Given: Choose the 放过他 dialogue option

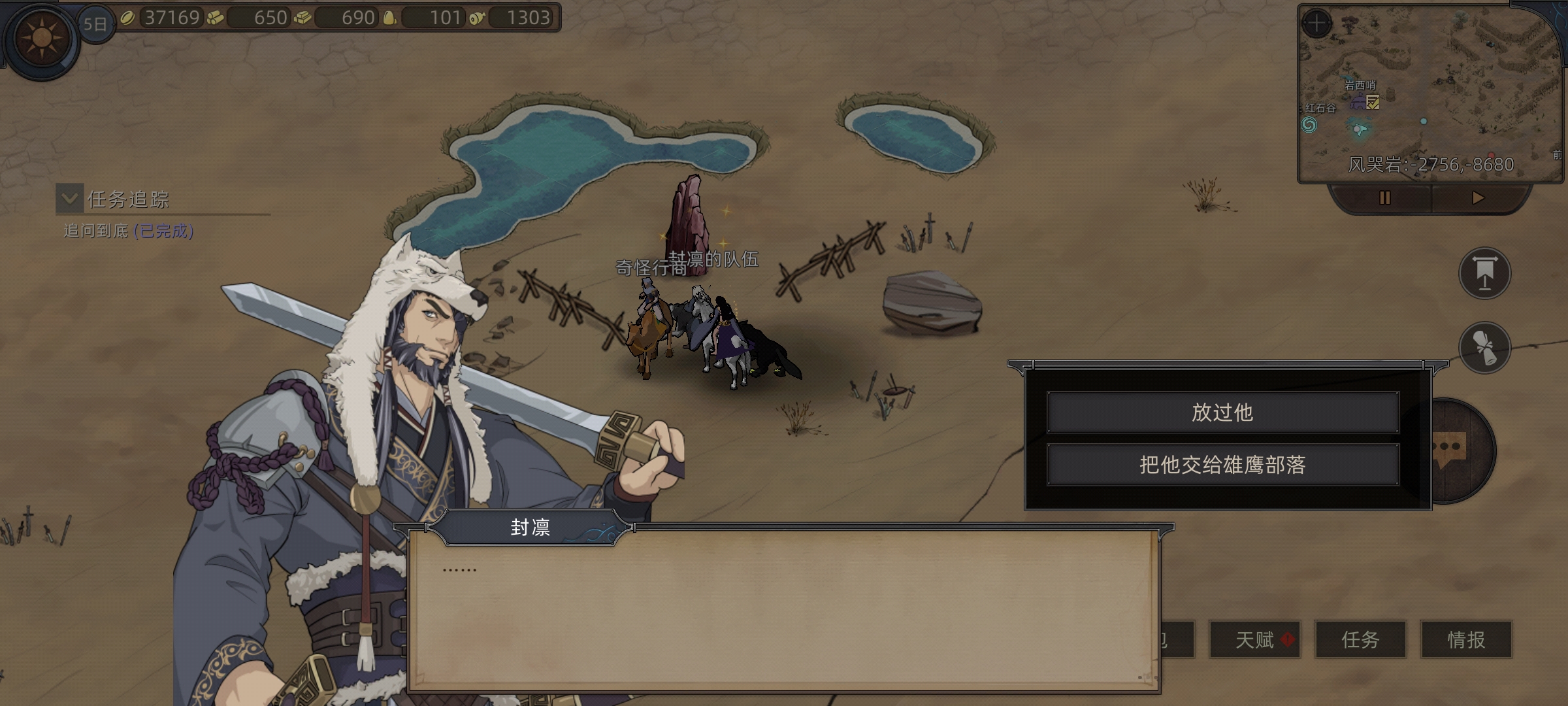Looking at the screenshot, I should [x=1222, y=412].
